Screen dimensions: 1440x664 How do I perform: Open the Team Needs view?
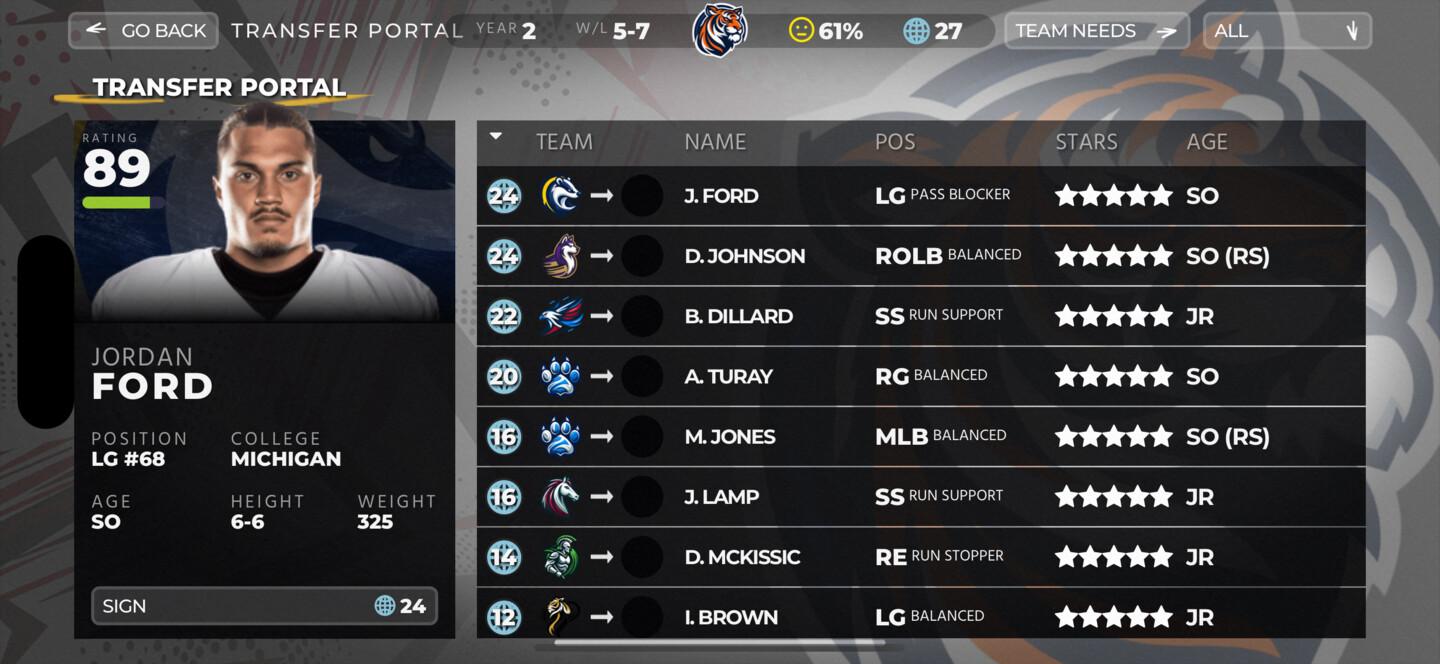click(1096, 30)
